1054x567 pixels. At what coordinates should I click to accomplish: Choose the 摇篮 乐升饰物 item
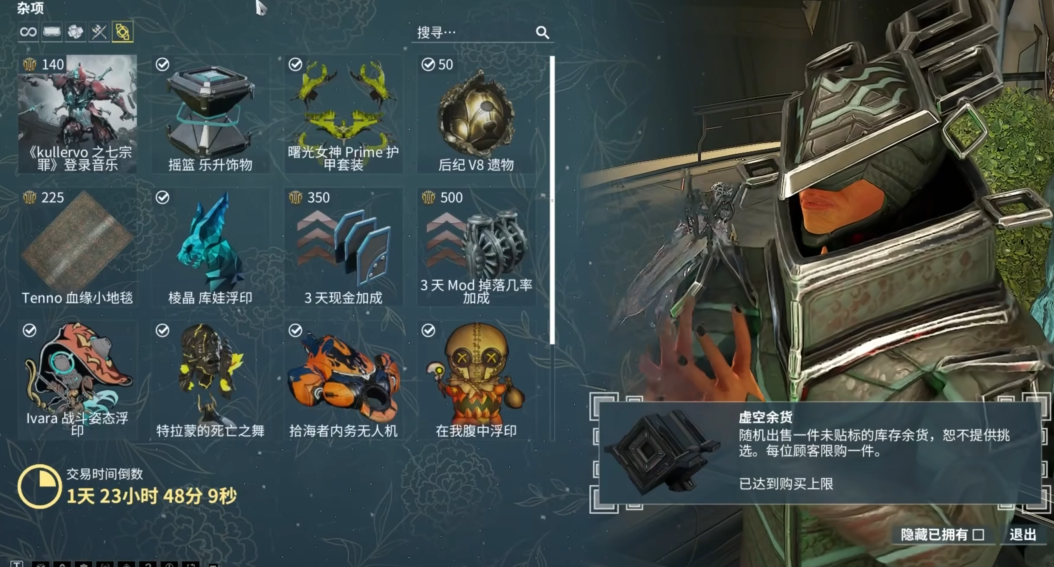pyautogui.click(x=210, y=114)
